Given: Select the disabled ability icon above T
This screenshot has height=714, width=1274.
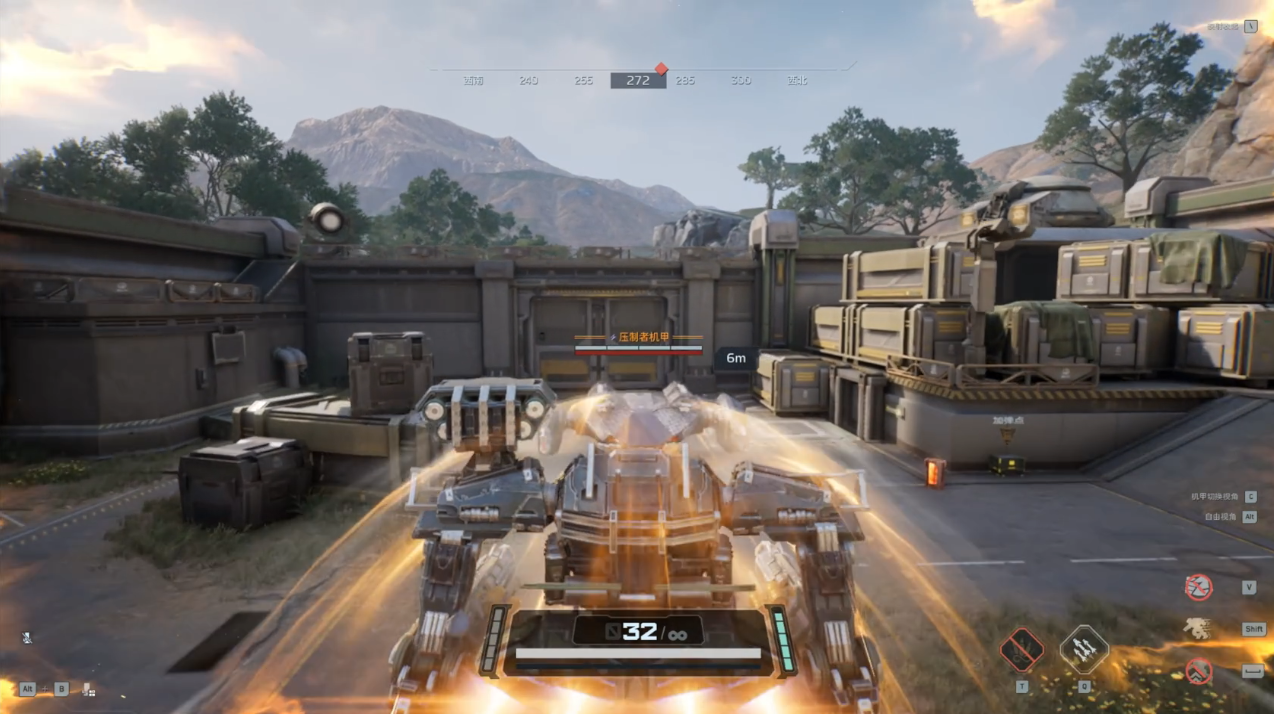Looking at the screenshot, I should (1022, 650).
